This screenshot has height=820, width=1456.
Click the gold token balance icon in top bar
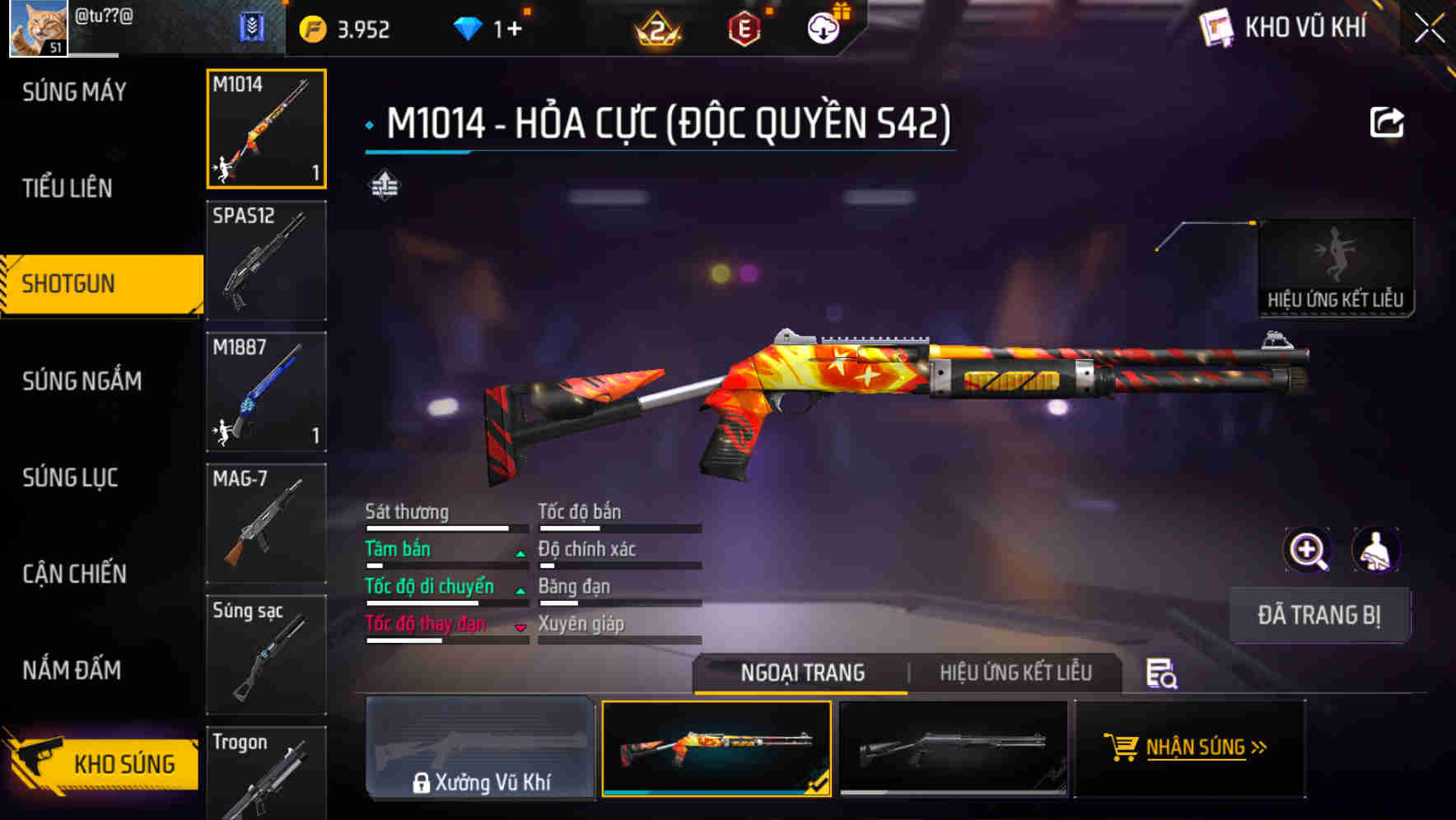click(314, 26)
